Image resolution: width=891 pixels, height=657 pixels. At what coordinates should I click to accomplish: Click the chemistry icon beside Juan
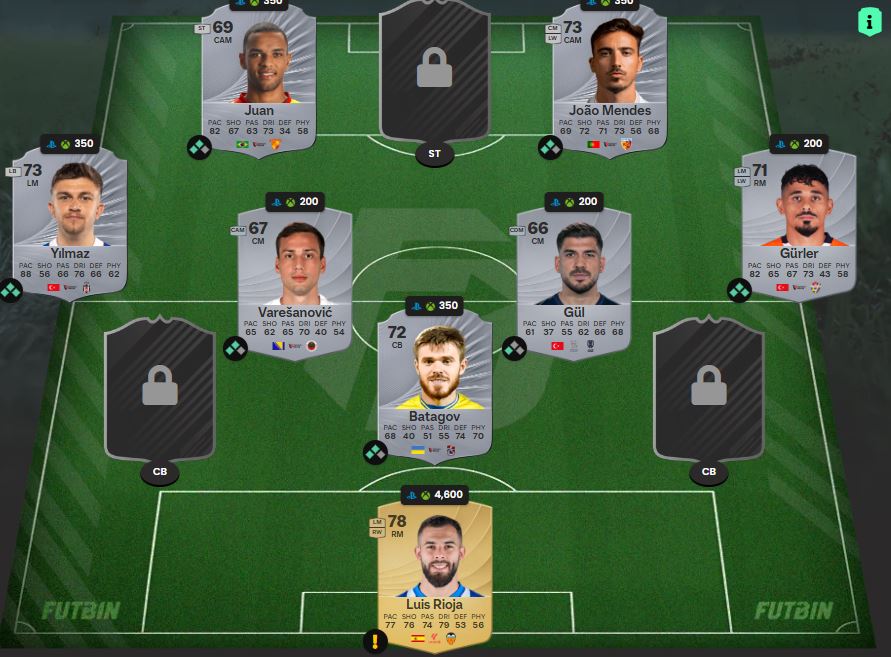(x=199, y=148)
